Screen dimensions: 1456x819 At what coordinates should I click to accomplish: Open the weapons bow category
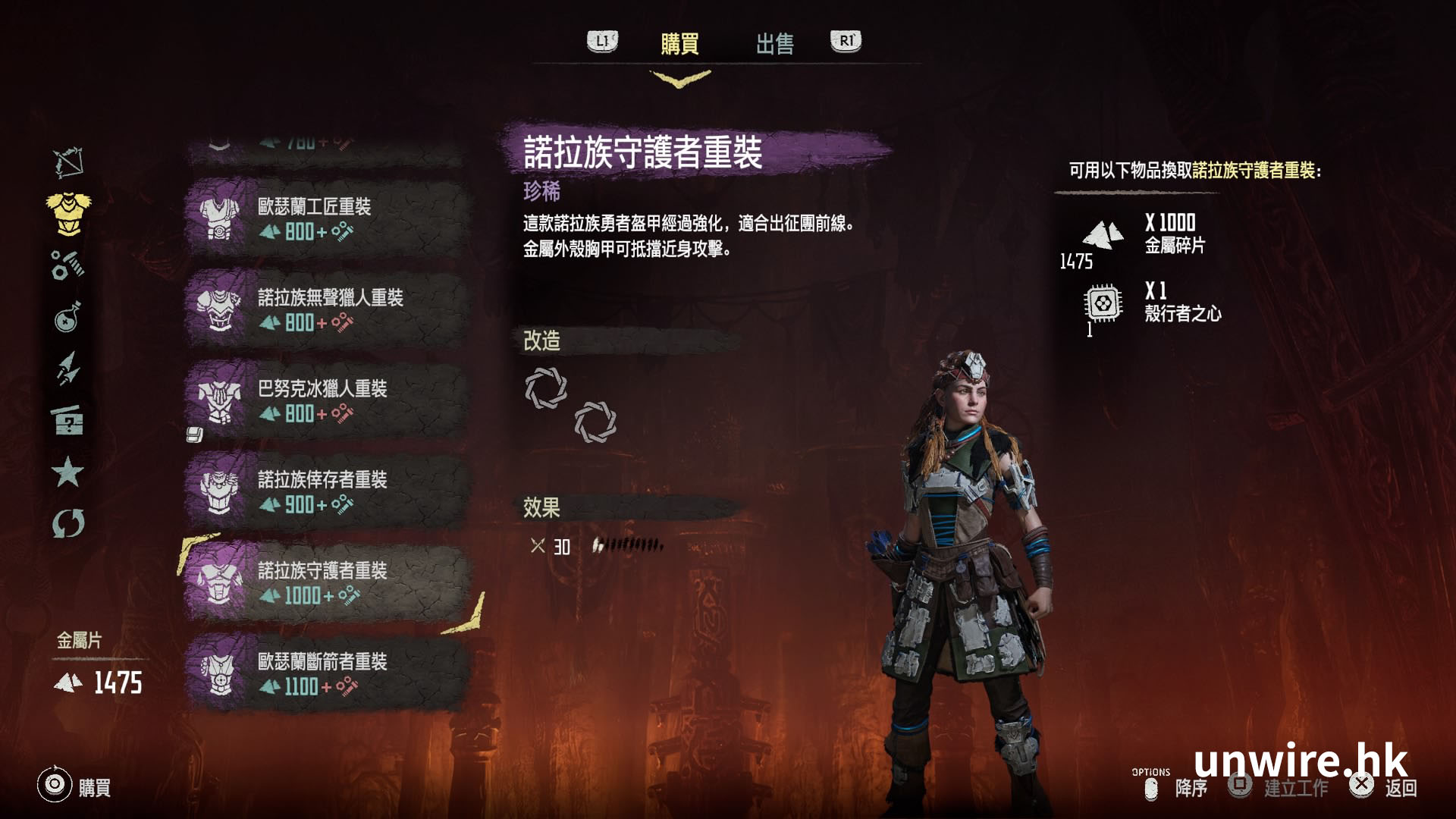tap(68, 162)
